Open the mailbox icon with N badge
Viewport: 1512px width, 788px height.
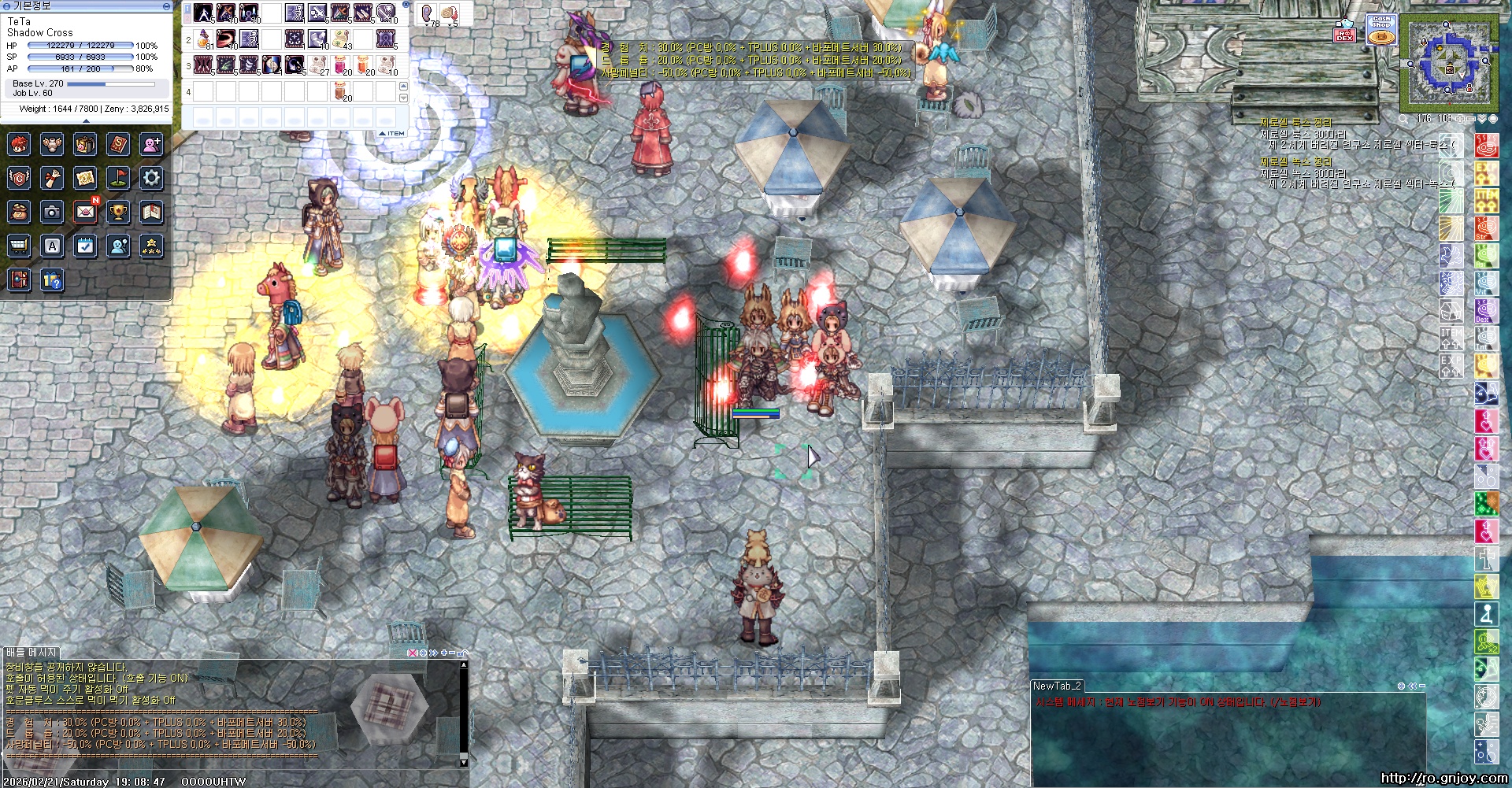[x=85, y=212]
